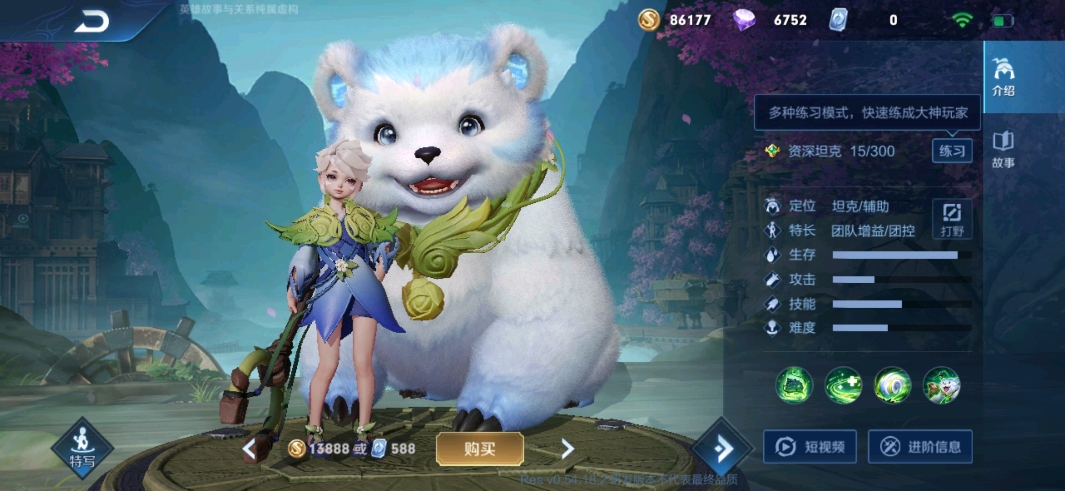Open 进阶信息 advanced info

pyautogui.click(x=919, y=447)
